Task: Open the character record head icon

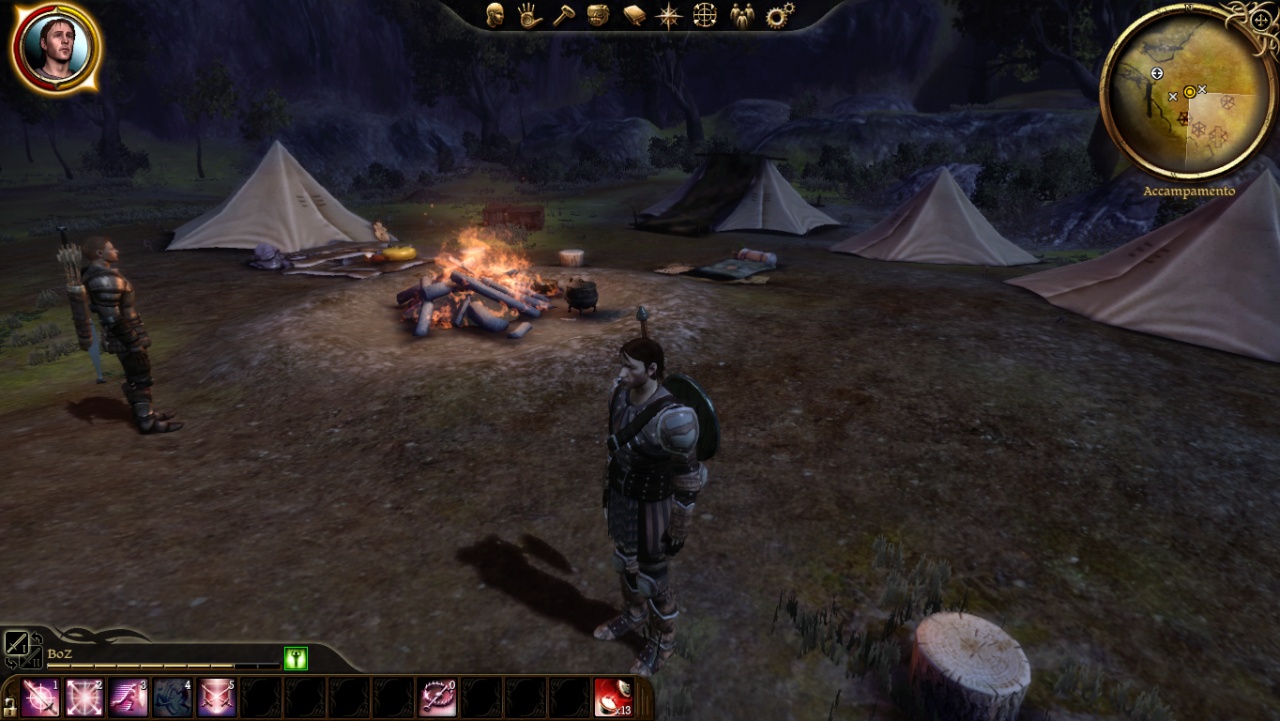Action: click(494, 15)
